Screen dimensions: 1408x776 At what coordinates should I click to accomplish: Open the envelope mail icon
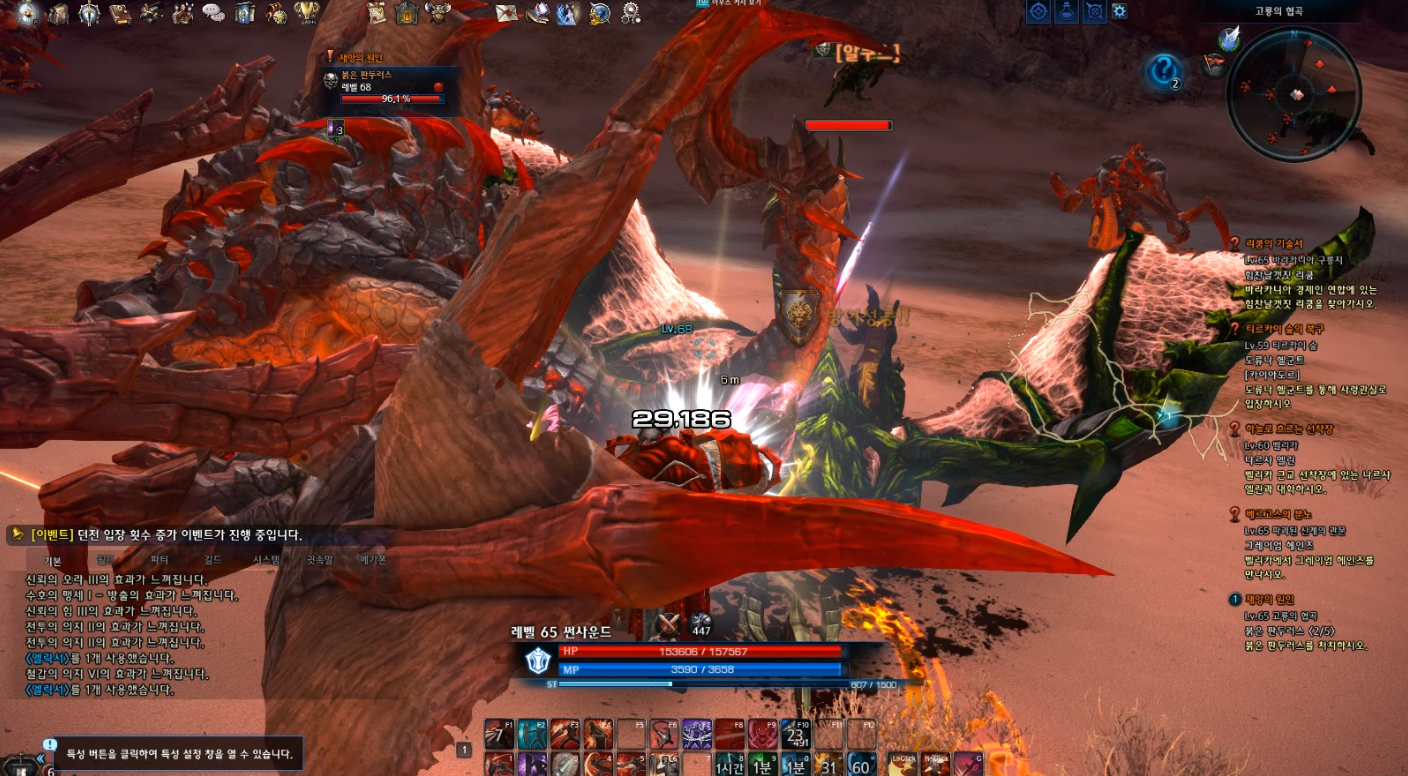tap(507, 13)
